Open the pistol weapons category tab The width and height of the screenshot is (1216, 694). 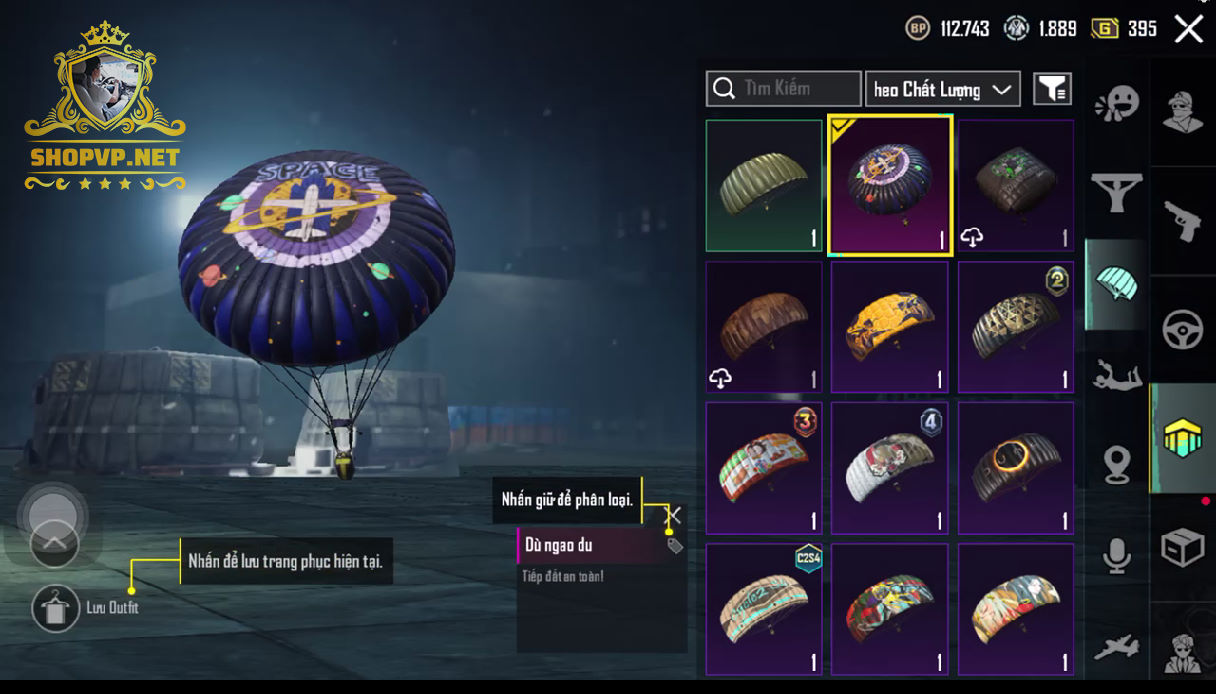click(1183, 221)
